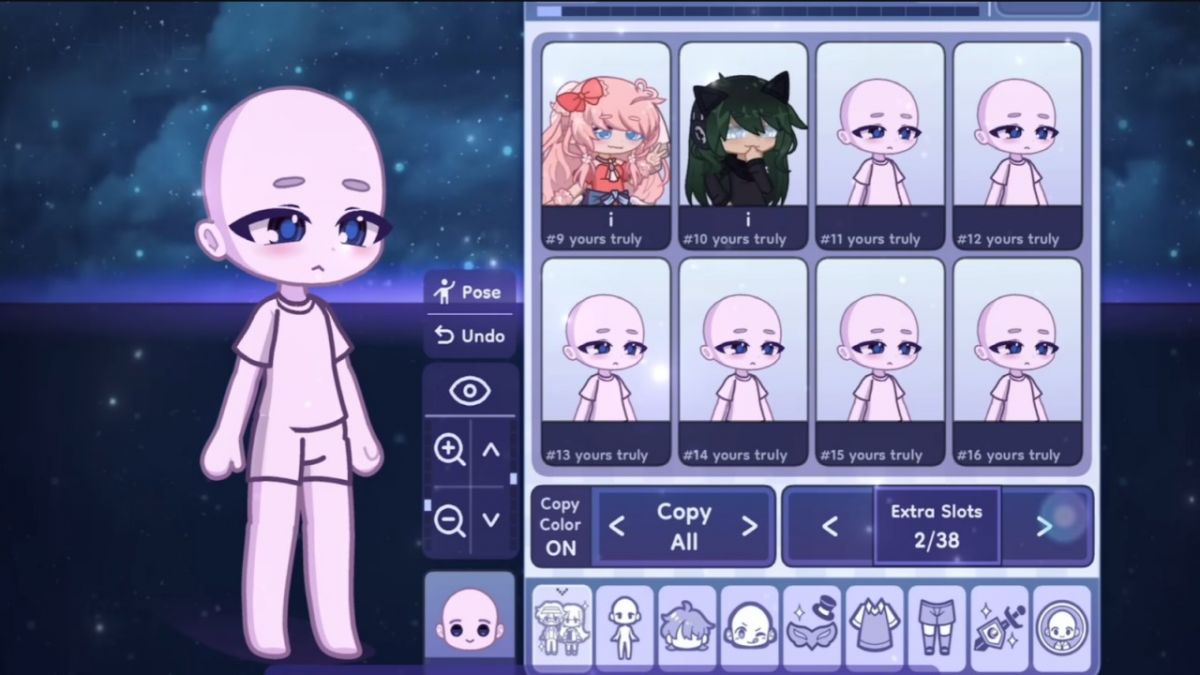The image size is (1200, 675).
Task: Select the #13 yours truly slot
Action: 606,361
